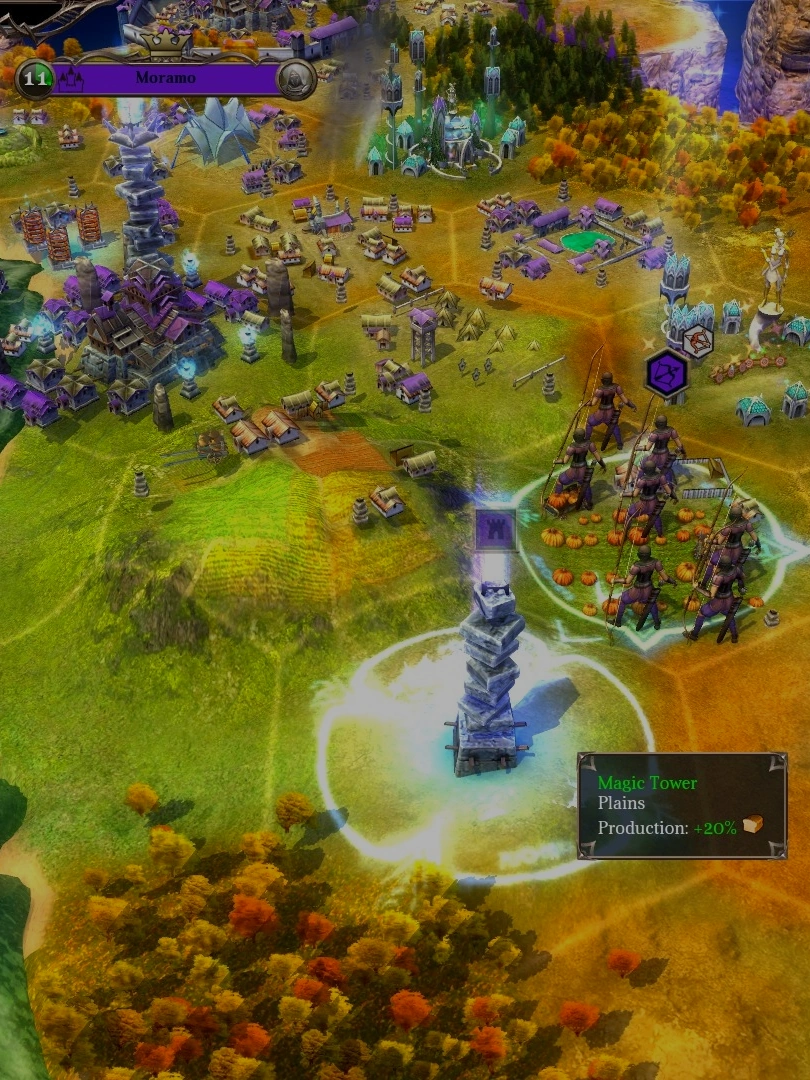This screenshot has width=810, height=1080.
Task: Select the purple archer unit badge
Action: pyautogui.click(x=666, y=373)
